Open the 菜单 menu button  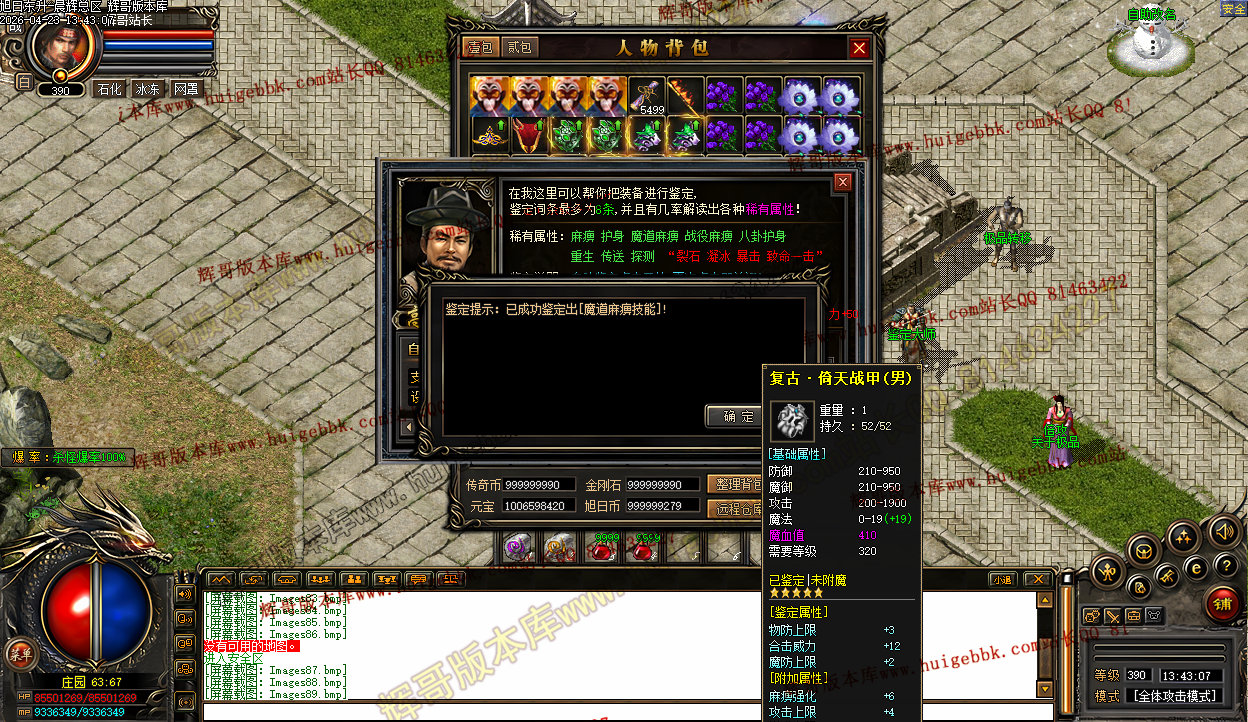[x=19, y=653]
